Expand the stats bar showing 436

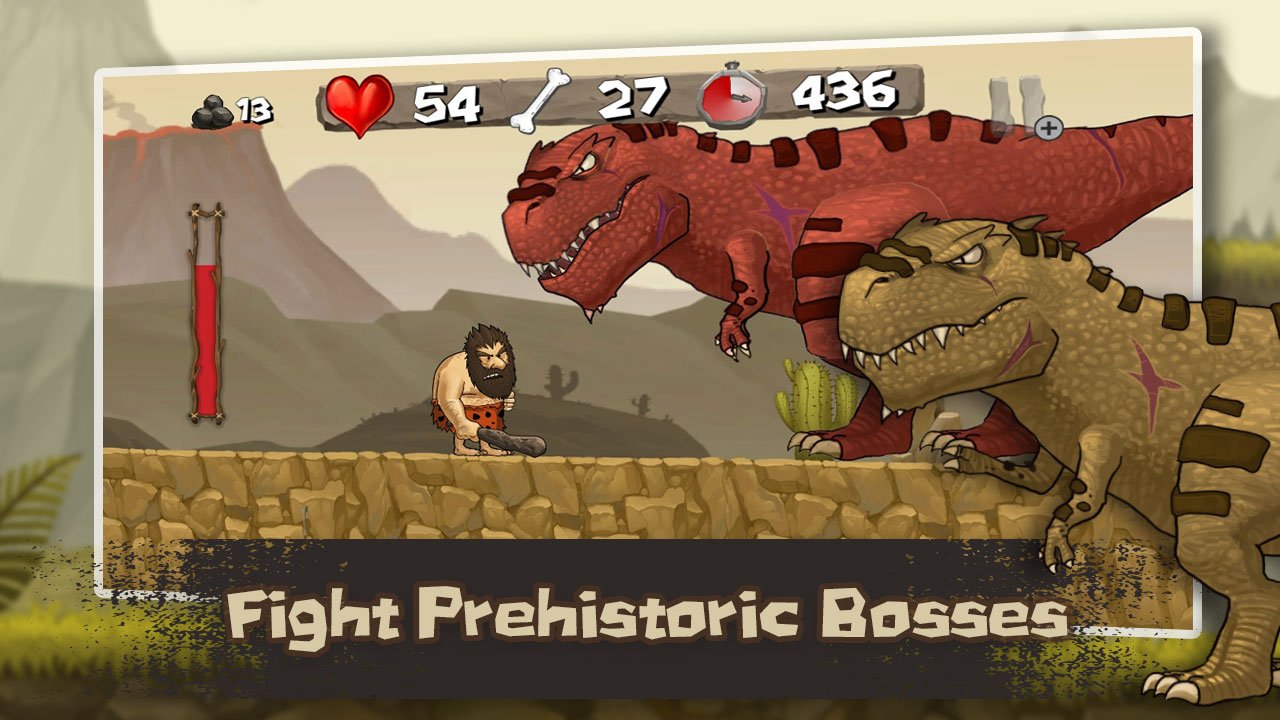(843, 99)
